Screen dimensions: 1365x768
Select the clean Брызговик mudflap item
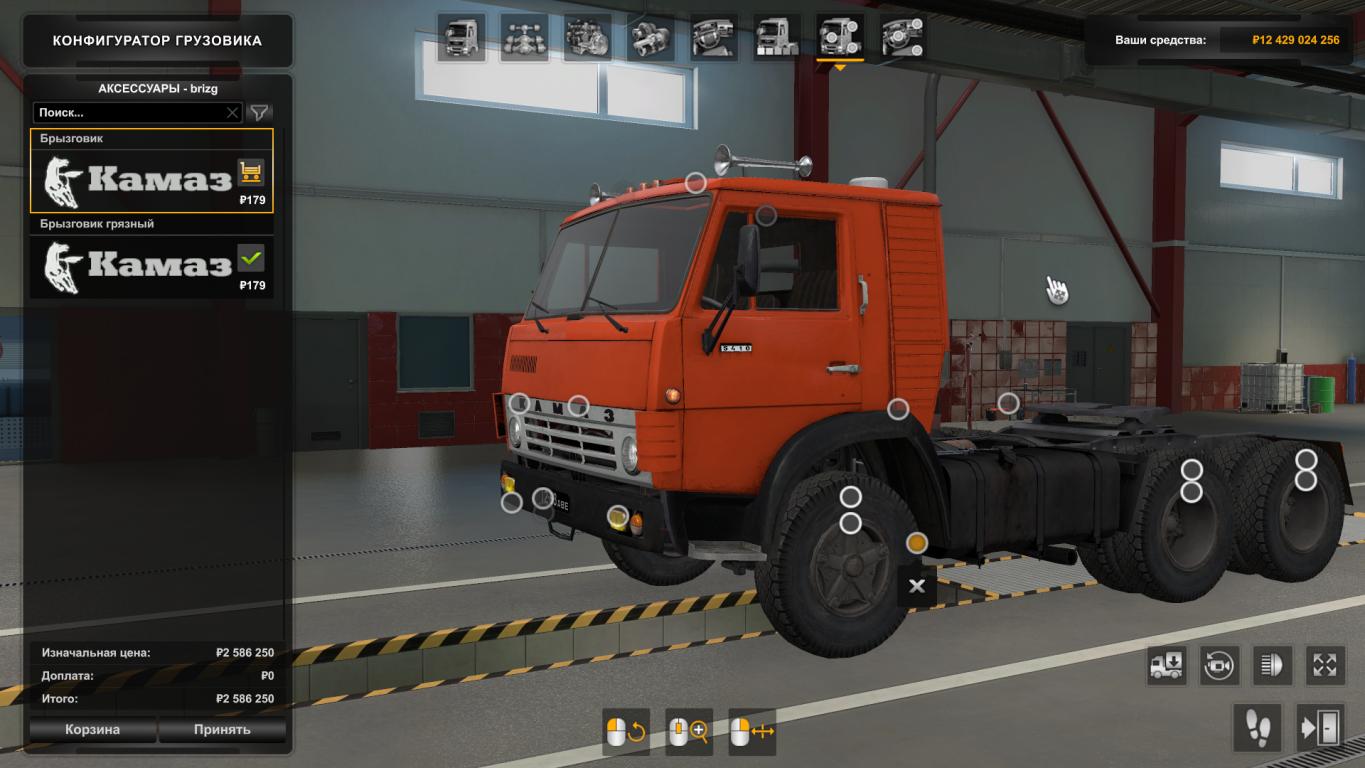tap(150, 171)
